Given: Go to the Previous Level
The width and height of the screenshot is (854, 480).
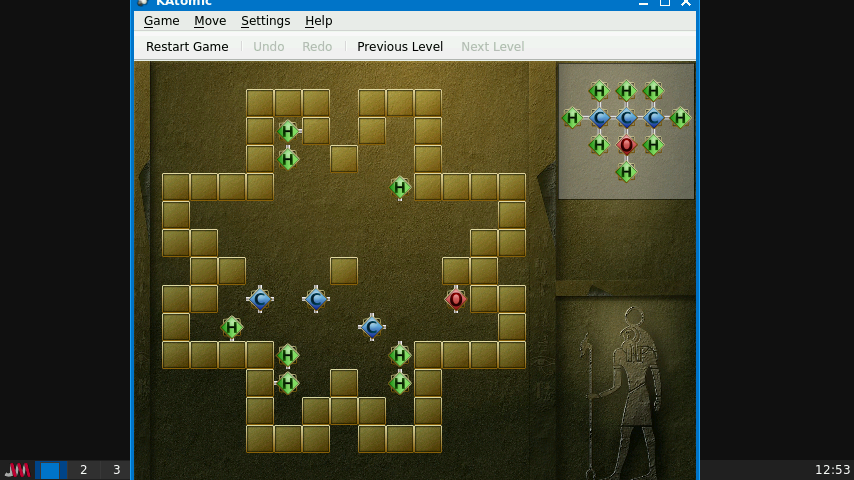Looking at the screenshot, I should click(x=400, y=47).
